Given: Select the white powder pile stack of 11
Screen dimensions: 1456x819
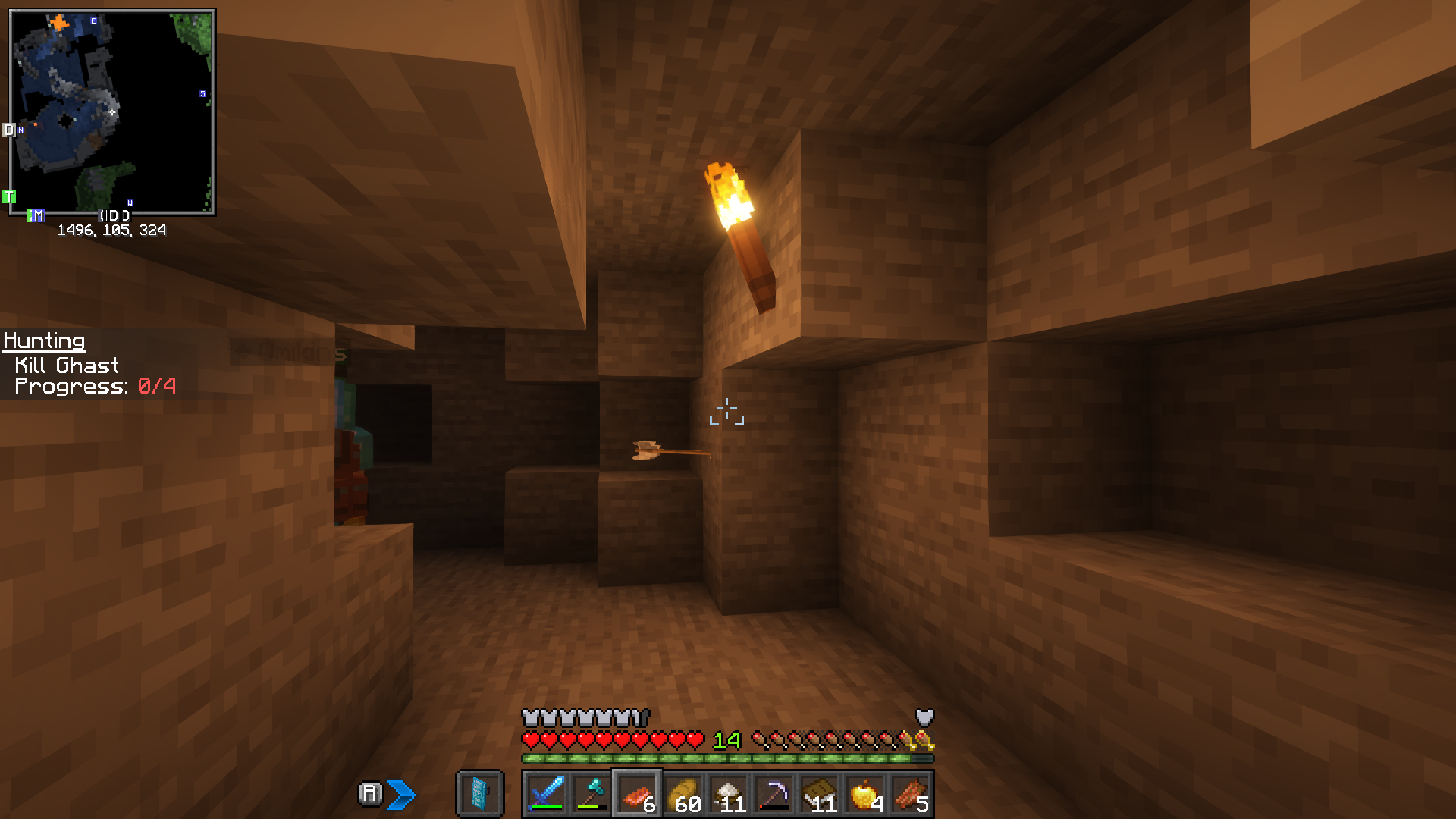Looking at the screenshot, I should (728, 794).
